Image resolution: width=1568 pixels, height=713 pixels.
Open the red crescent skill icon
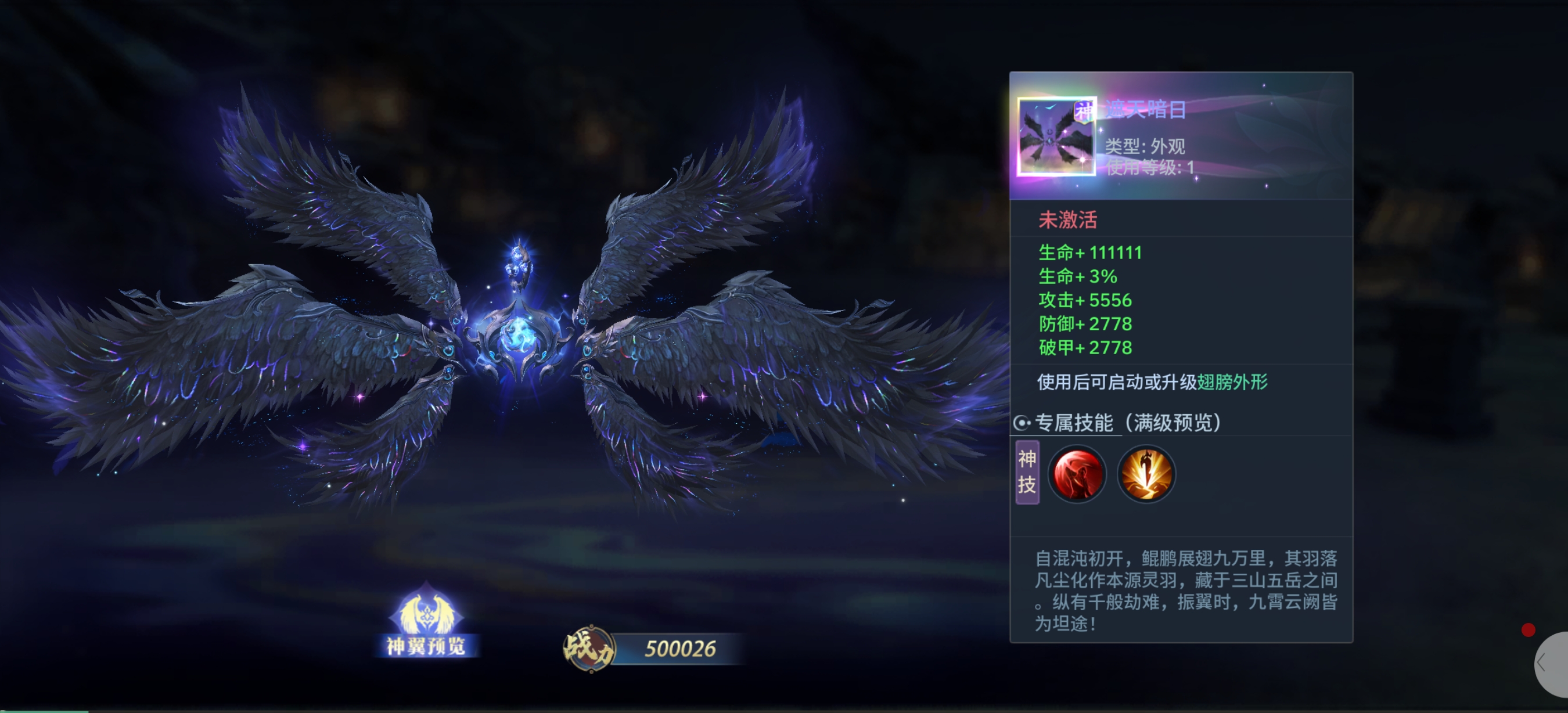(x=1077, y=473)
